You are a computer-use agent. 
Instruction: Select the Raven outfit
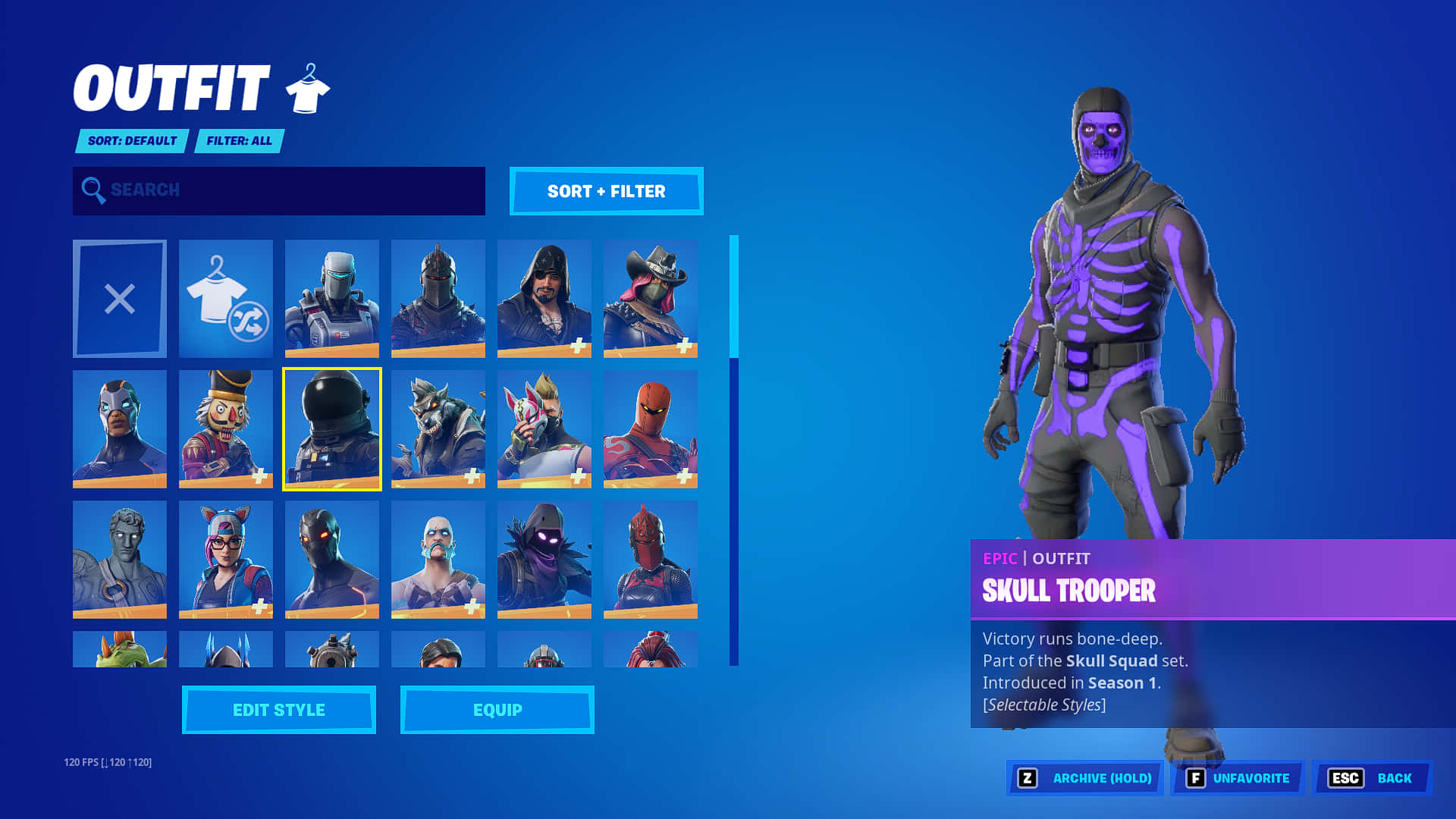coord(544,560)
